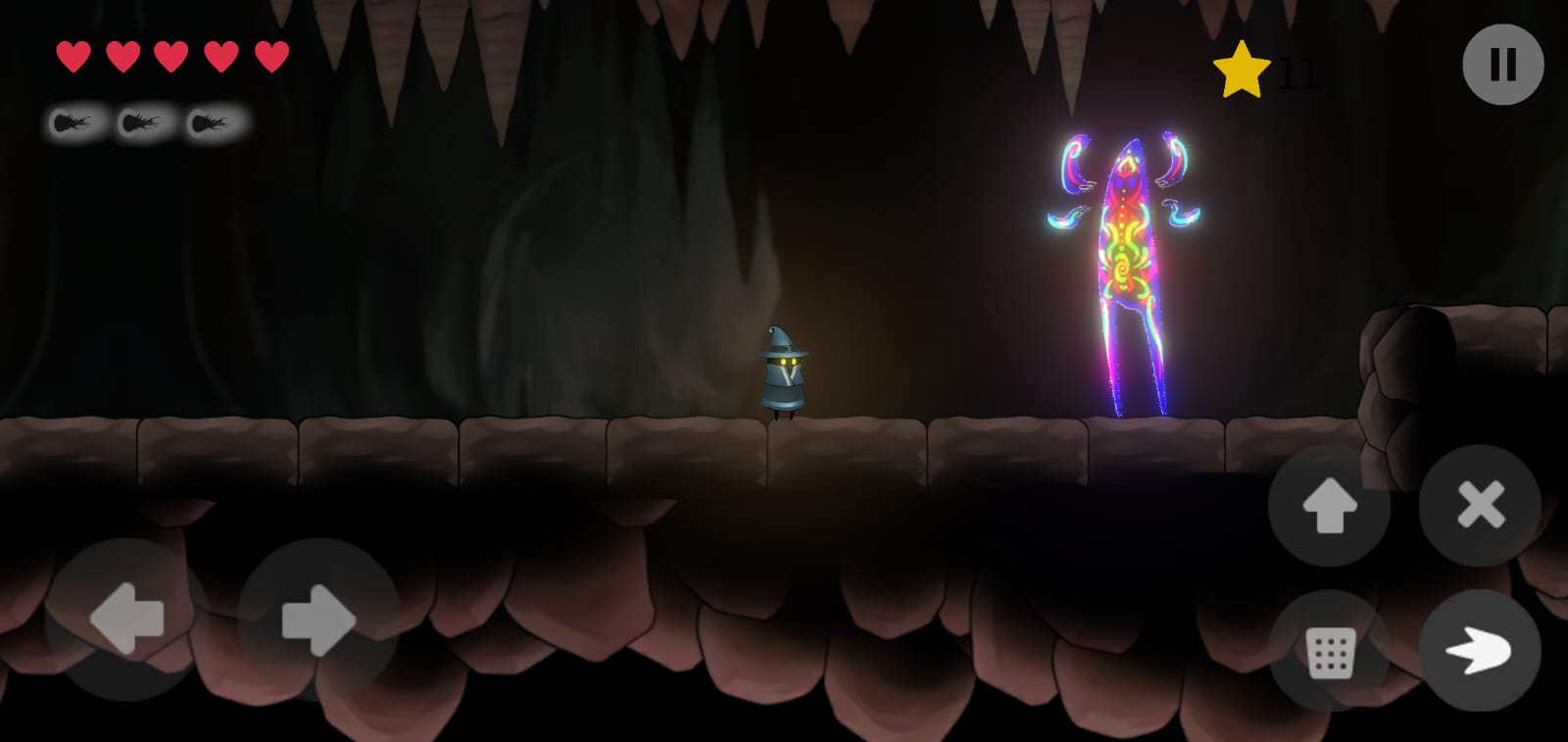Tap the X action button
This screenshot has width=1568, height=742.
[1480, 506]
